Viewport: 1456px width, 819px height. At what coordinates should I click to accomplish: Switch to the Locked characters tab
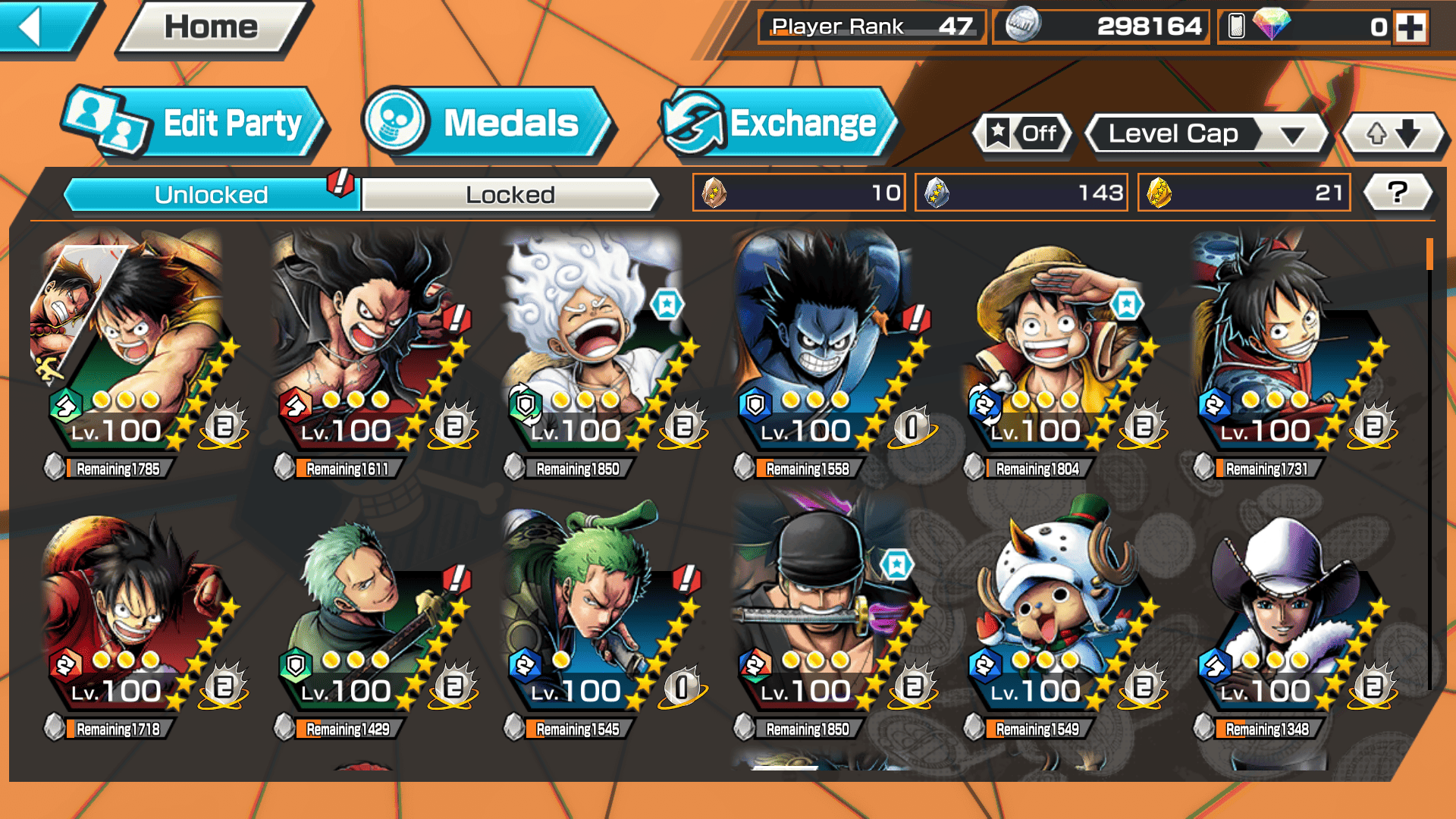510,195
